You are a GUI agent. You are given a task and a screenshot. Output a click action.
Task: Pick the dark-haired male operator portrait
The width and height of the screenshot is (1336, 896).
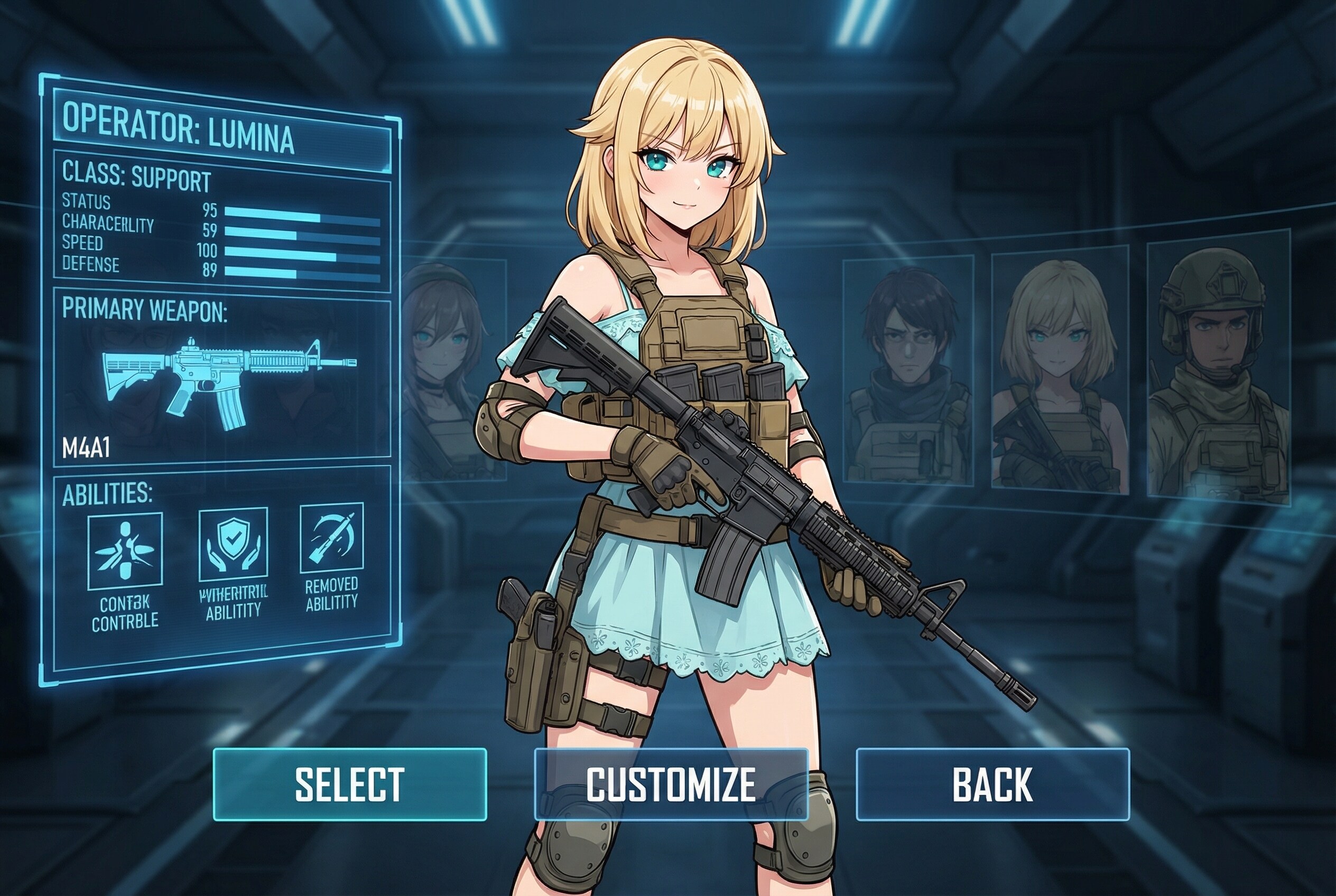click(908, 370)
